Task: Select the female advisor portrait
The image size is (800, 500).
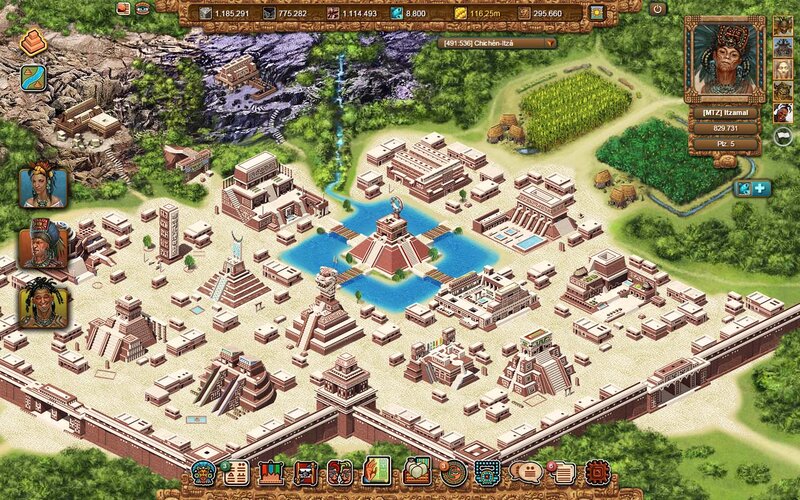Action: 43,186
